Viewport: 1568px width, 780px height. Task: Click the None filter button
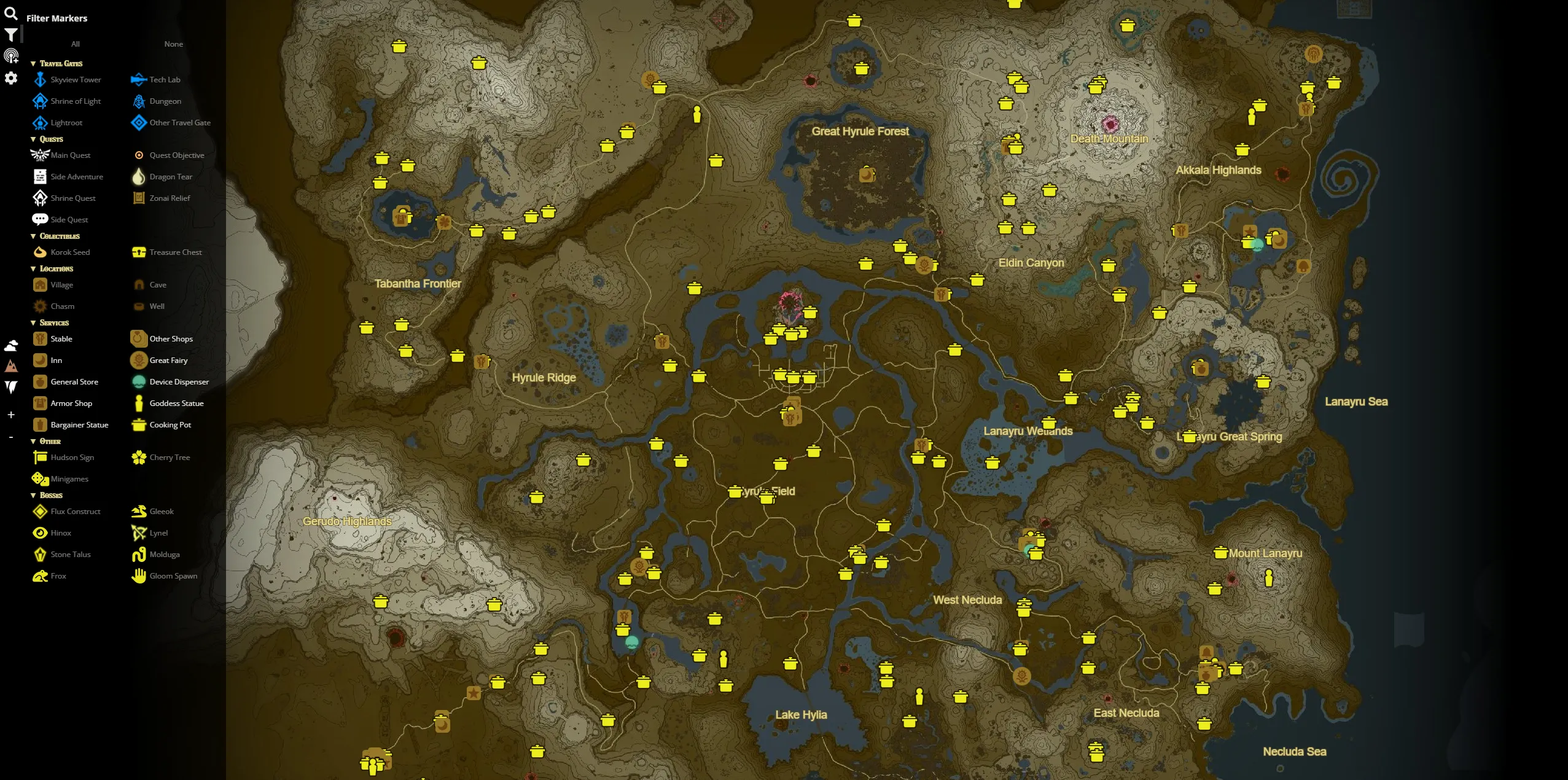click(x=173, y=44)
